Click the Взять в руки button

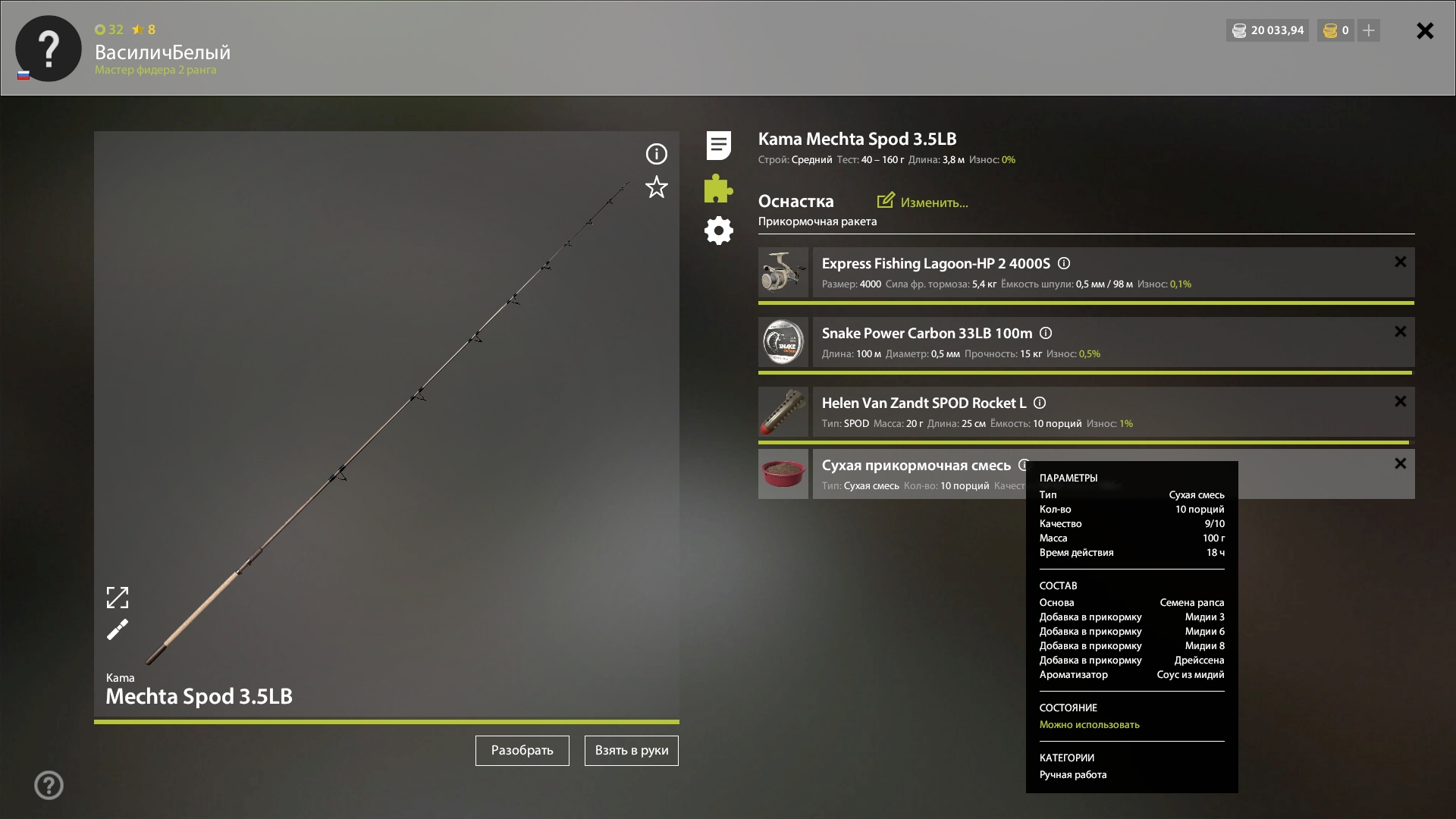(x=631, y=751)
